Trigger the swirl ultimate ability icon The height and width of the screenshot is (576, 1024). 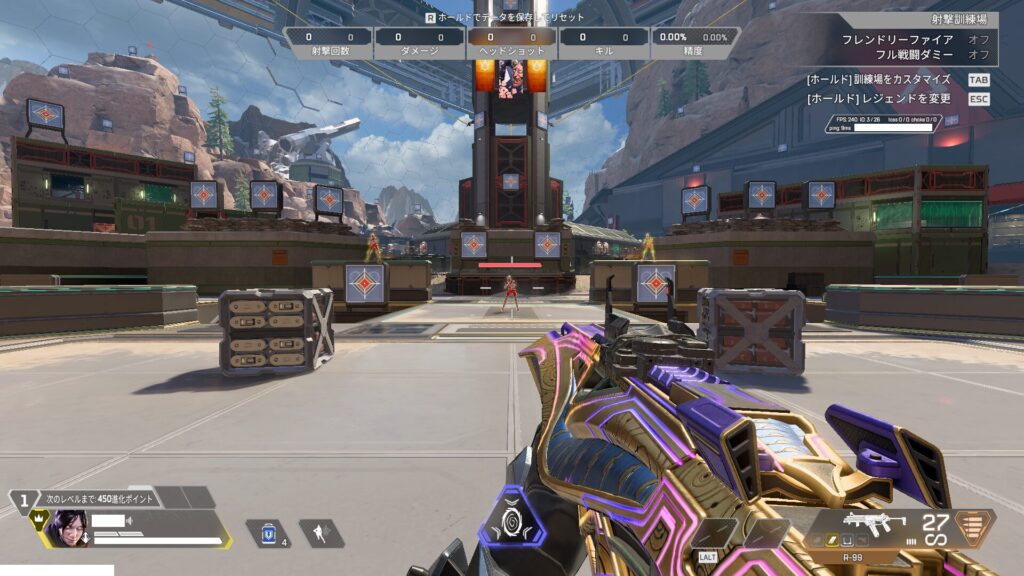tap(512, 518)
